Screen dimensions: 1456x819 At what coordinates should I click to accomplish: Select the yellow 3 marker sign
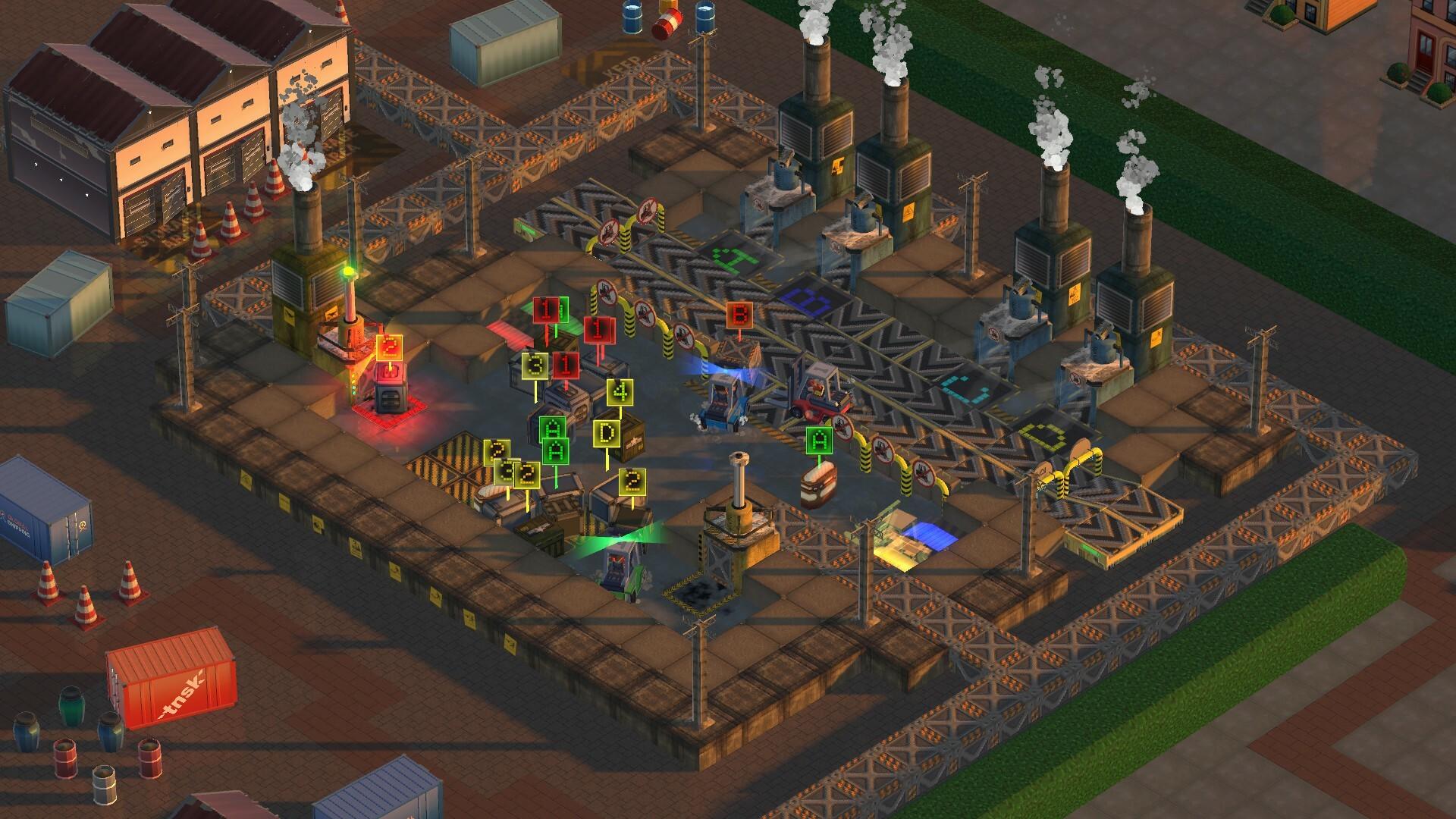coord(535,366)
